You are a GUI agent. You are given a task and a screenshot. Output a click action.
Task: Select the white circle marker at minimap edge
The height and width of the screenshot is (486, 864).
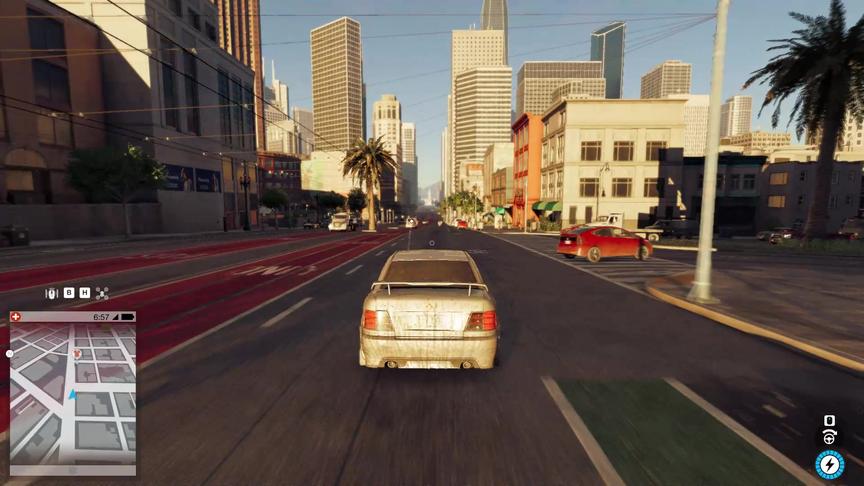(10, 353)
